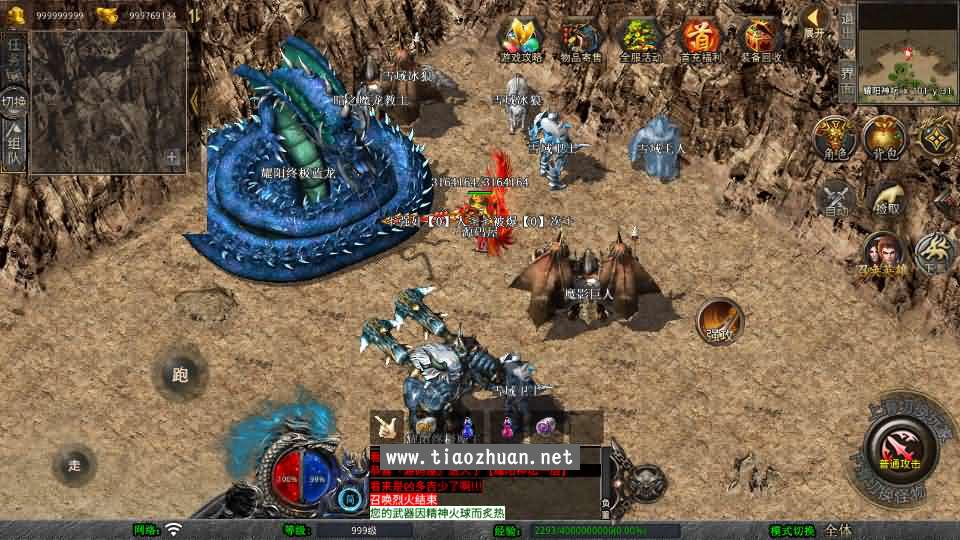Click the 展开 expand arrow button
The height and width of the screenshot is (540, 960).
click(x=814, y=22)
